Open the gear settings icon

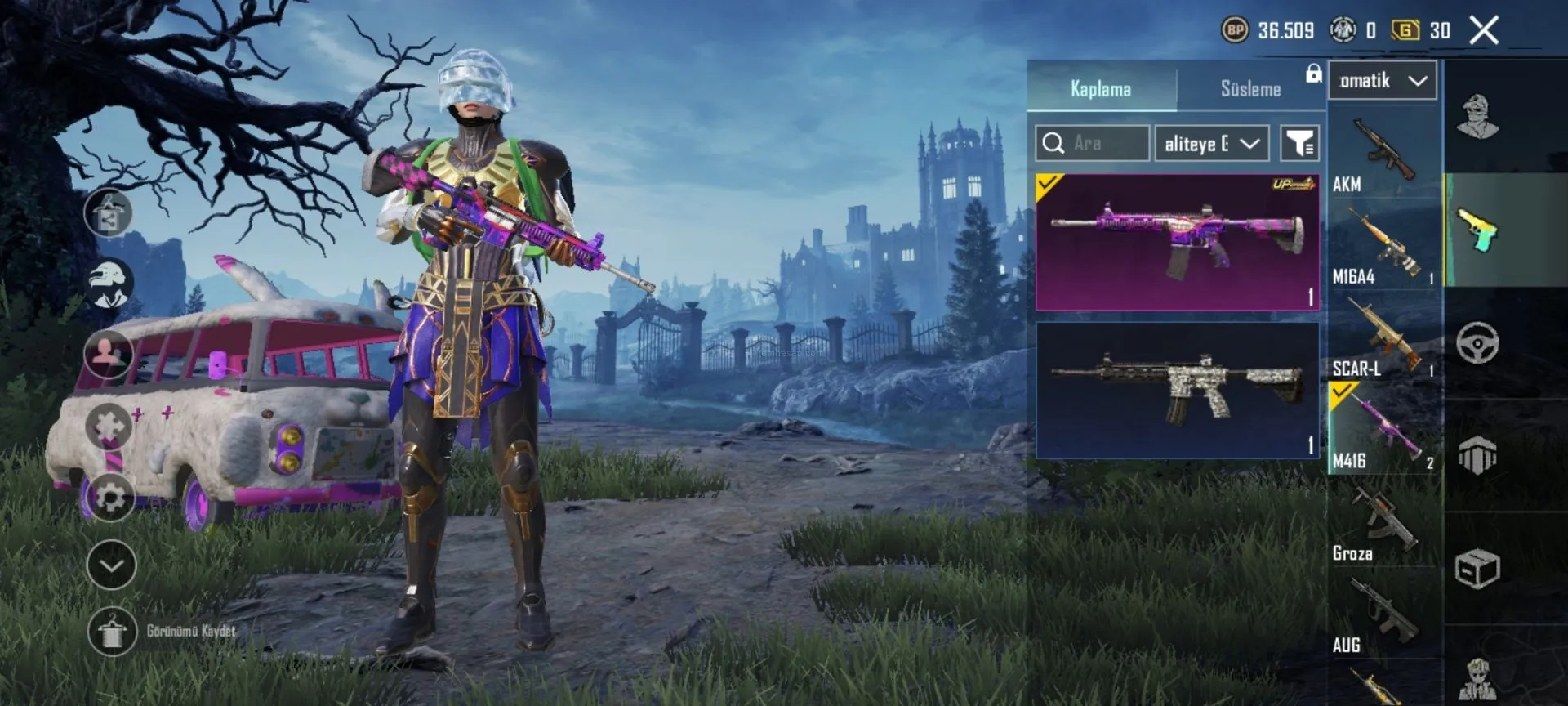point(111,497)
